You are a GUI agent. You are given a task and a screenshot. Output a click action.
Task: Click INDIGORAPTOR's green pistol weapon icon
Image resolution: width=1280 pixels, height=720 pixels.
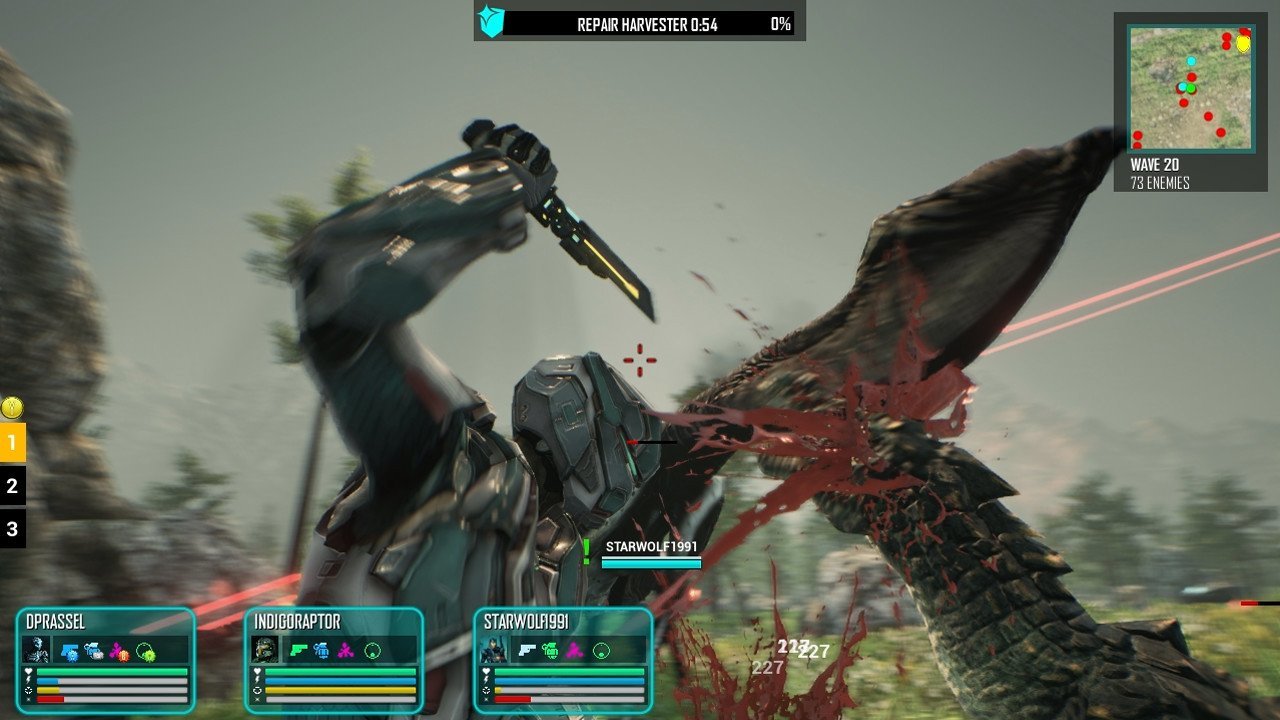tap(298, 651)
